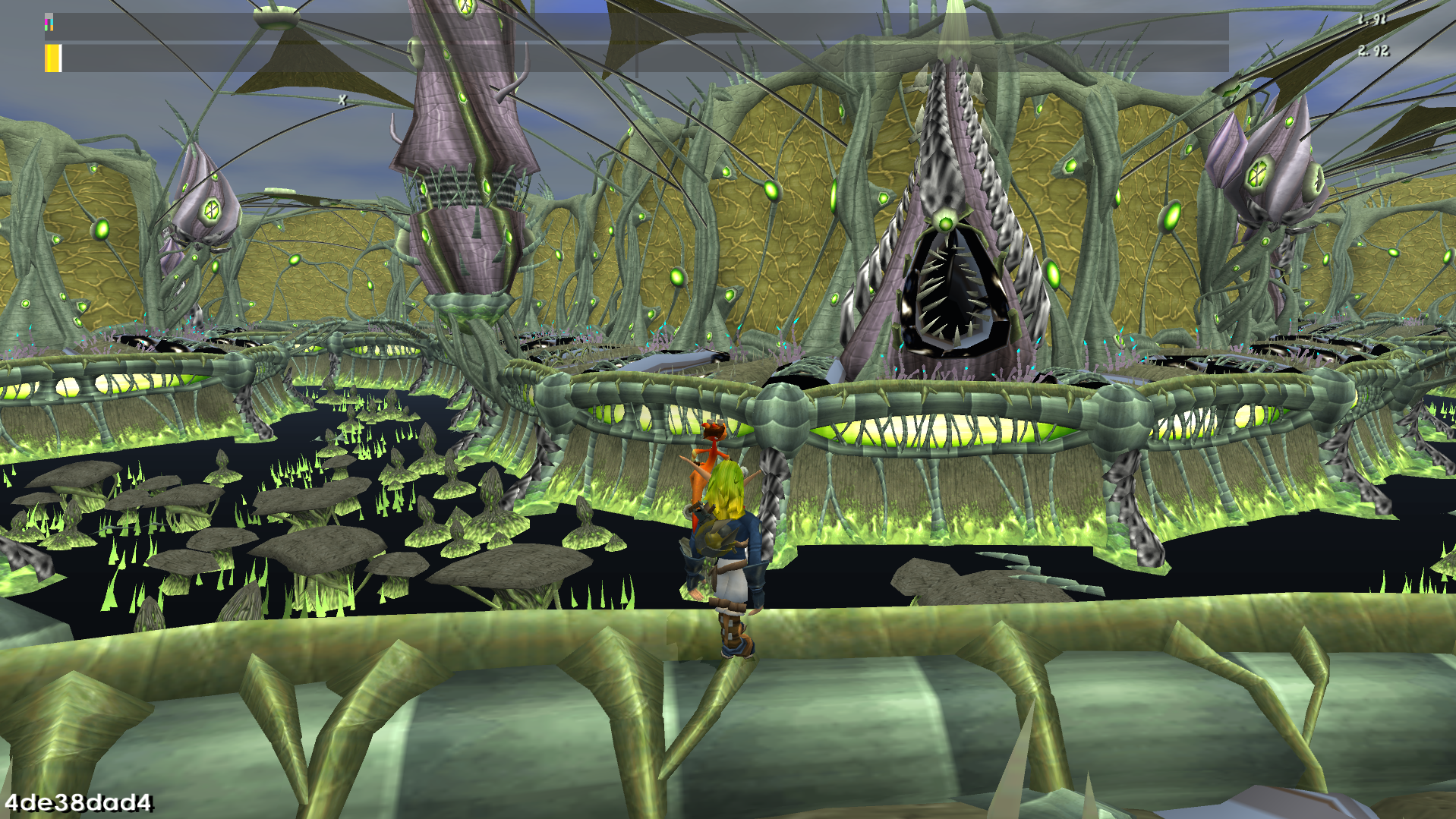Select the value 2.92 below it
This screenshot has width=1456, height=819.
1374,53
